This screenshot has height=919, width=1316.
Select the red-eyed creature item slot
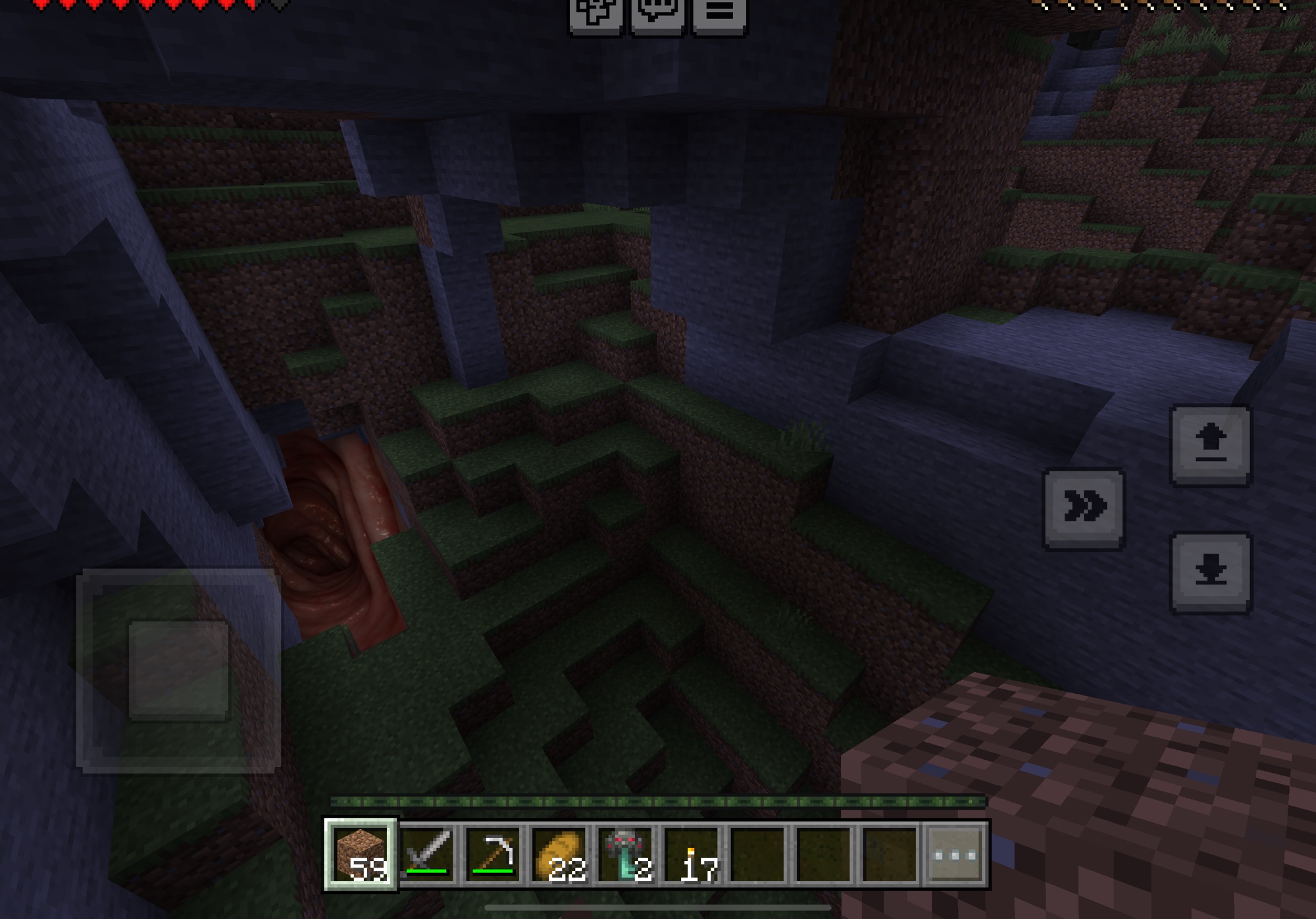(626, 854)
